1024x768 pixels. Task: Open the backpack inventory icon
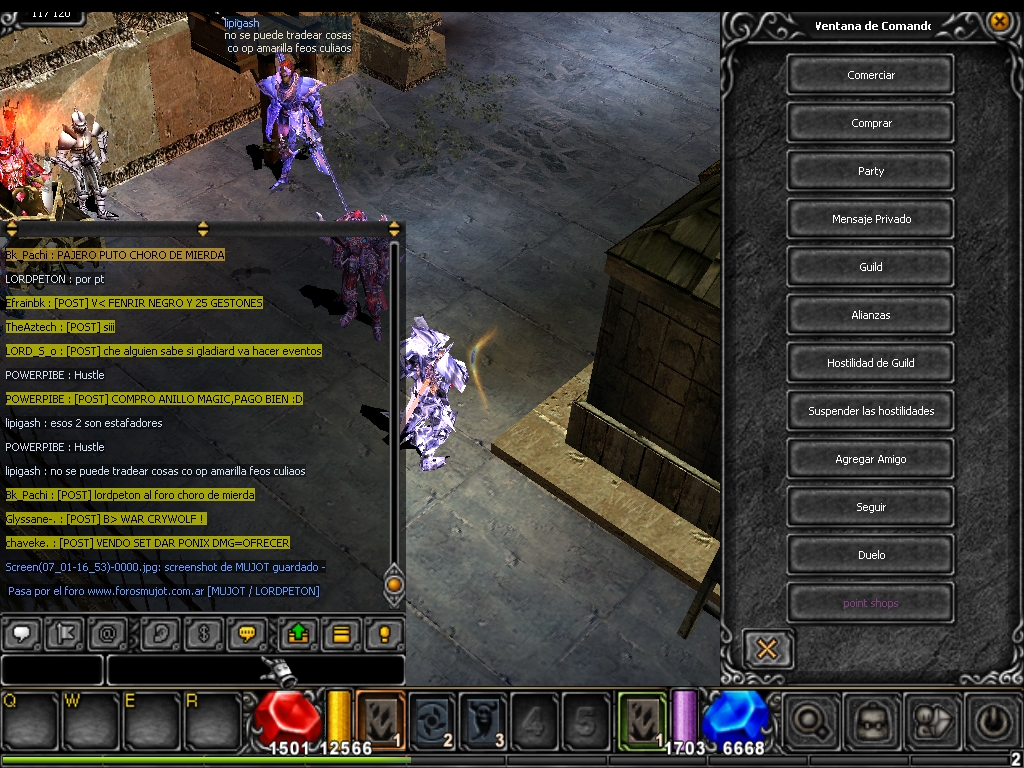coord(872,720)
